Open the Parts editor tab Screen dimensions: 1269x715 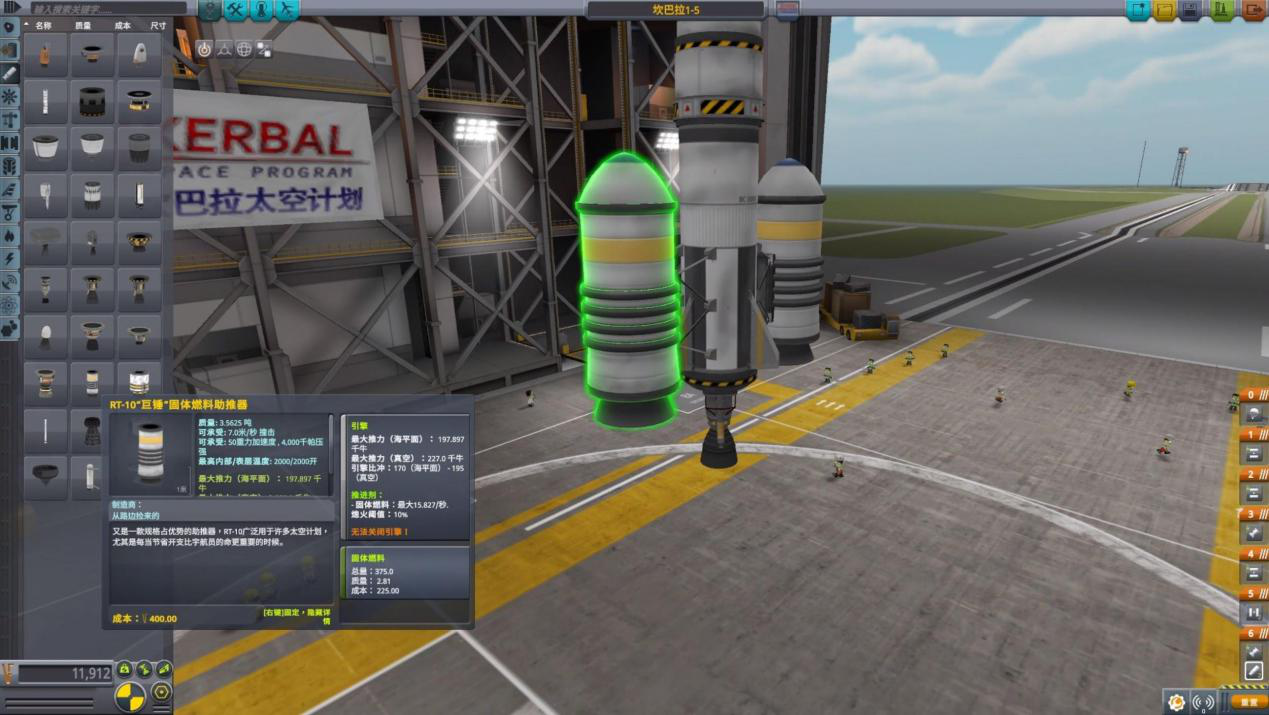point(210,10)
